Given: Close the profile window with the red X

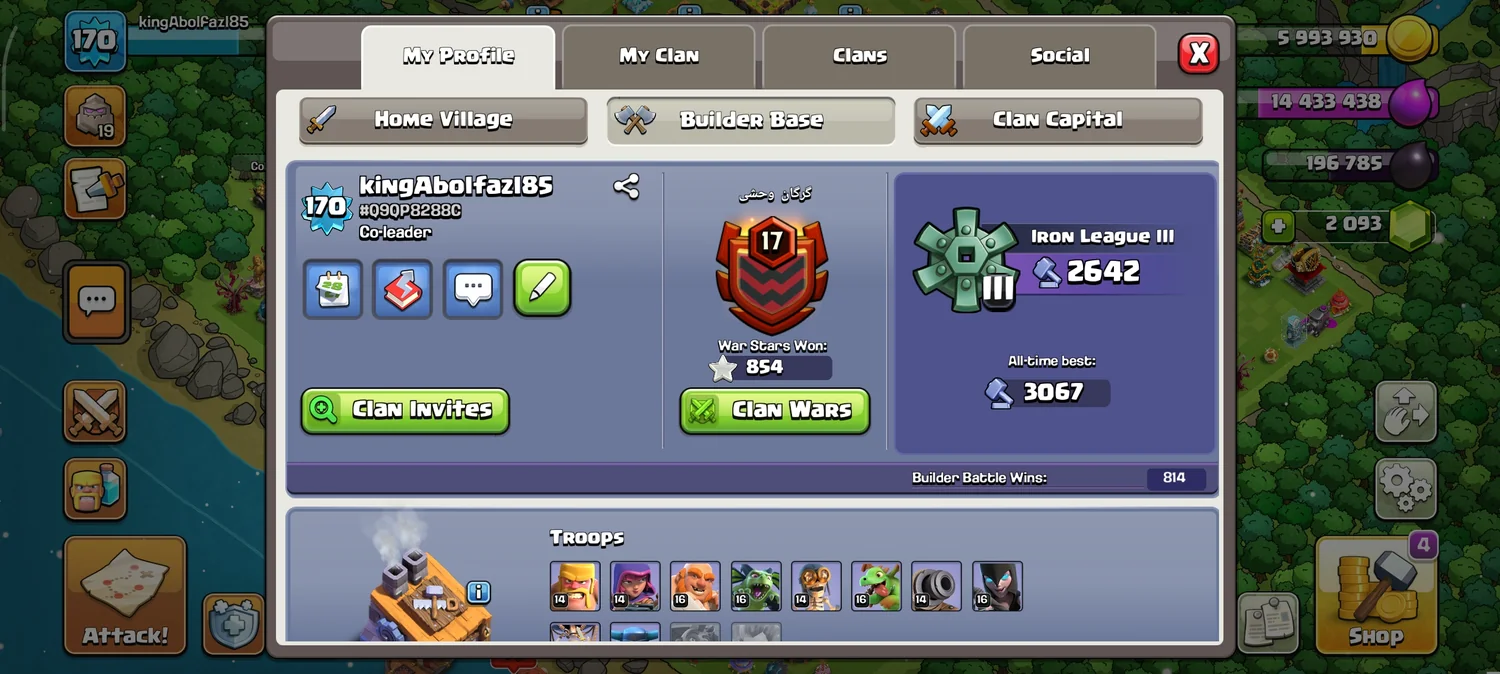Looking at the screenshot, I should (x=1198, y=53).
